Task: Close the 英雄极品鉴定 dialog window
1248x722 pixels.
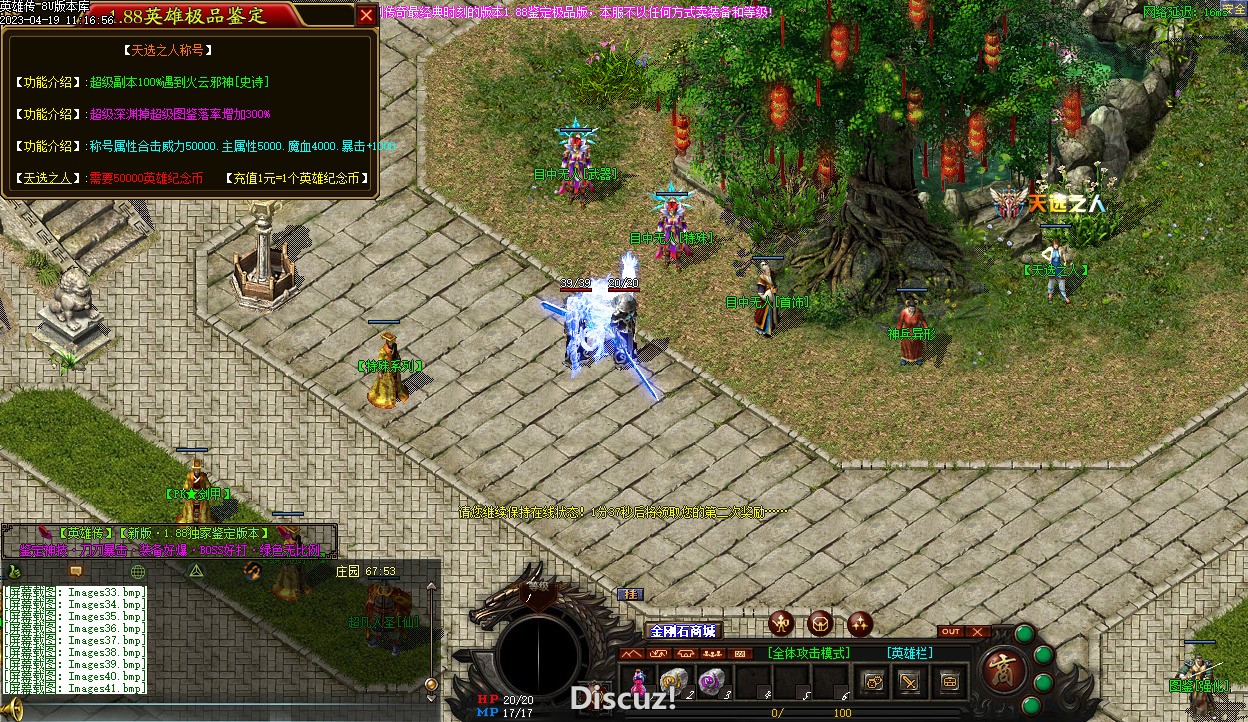Action: click(366, 15)
